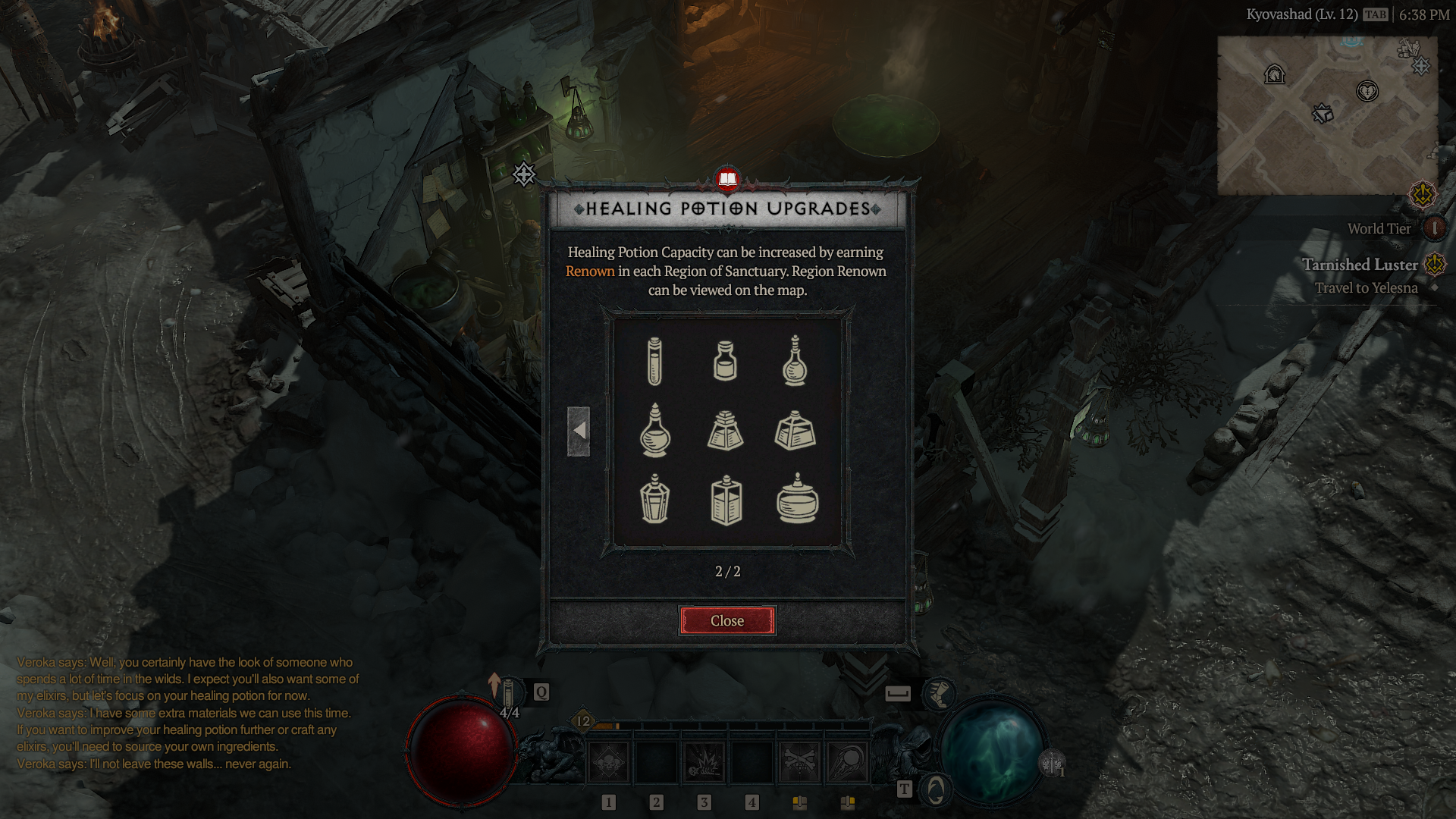Viewport: 1456px width, 819px height.
Task: Open the red book icon atop the panel
Action: [727, 180]
